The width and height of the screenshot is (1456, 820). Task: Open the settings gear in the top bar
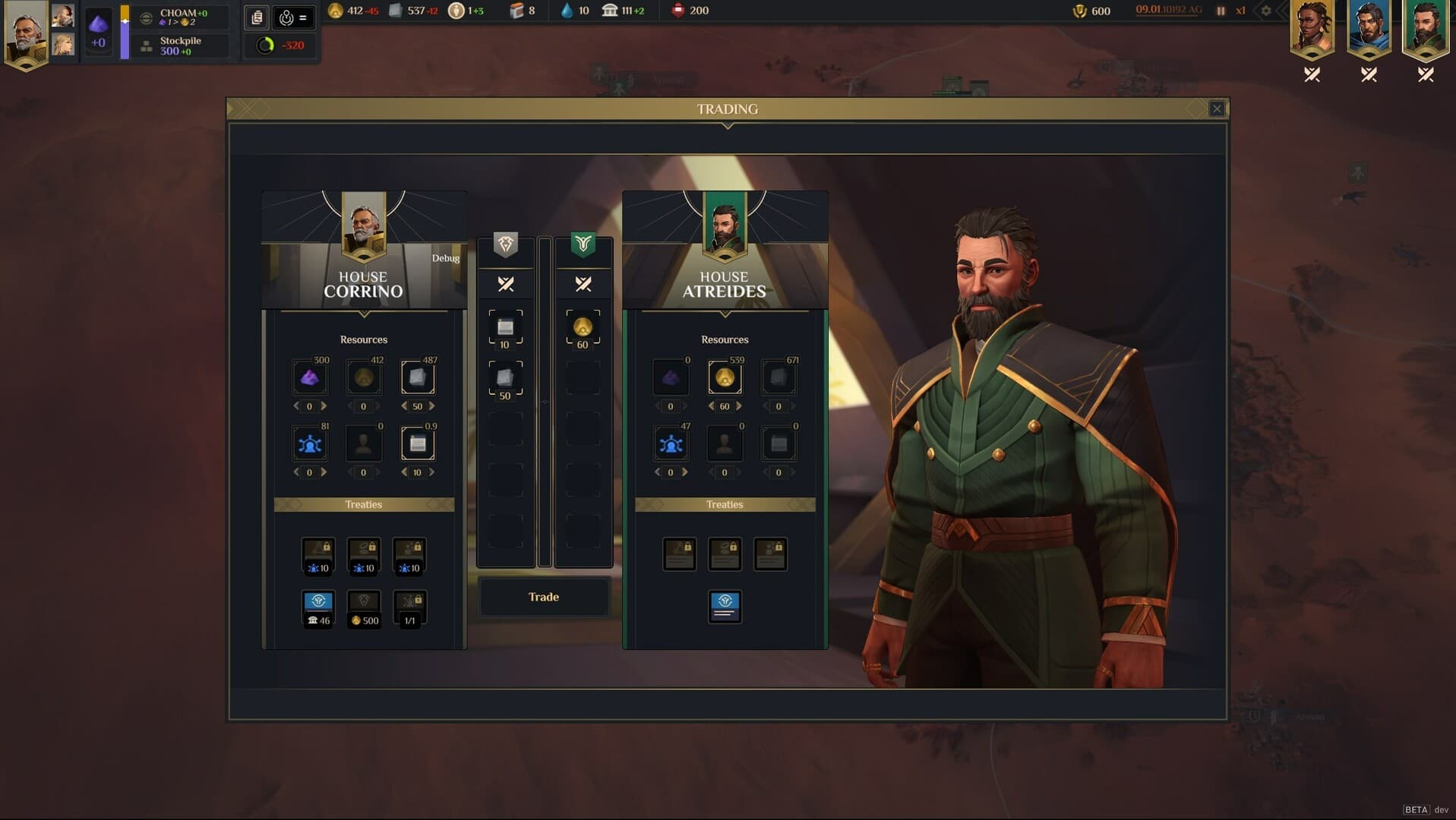click(x=1265, y=11)
